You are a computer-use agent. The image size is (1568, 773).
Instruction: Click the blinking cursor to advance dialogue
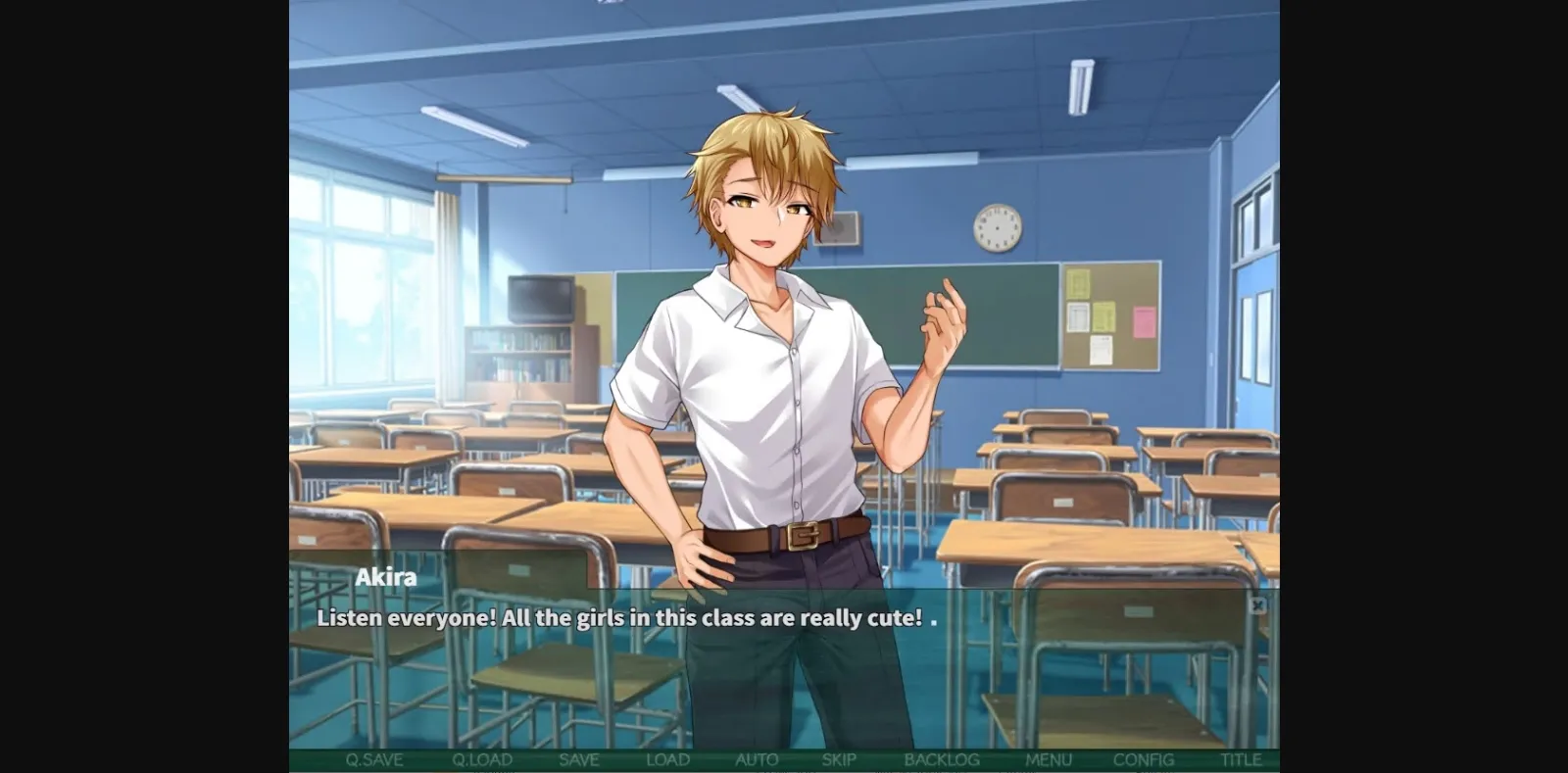(x=935, y=621)
